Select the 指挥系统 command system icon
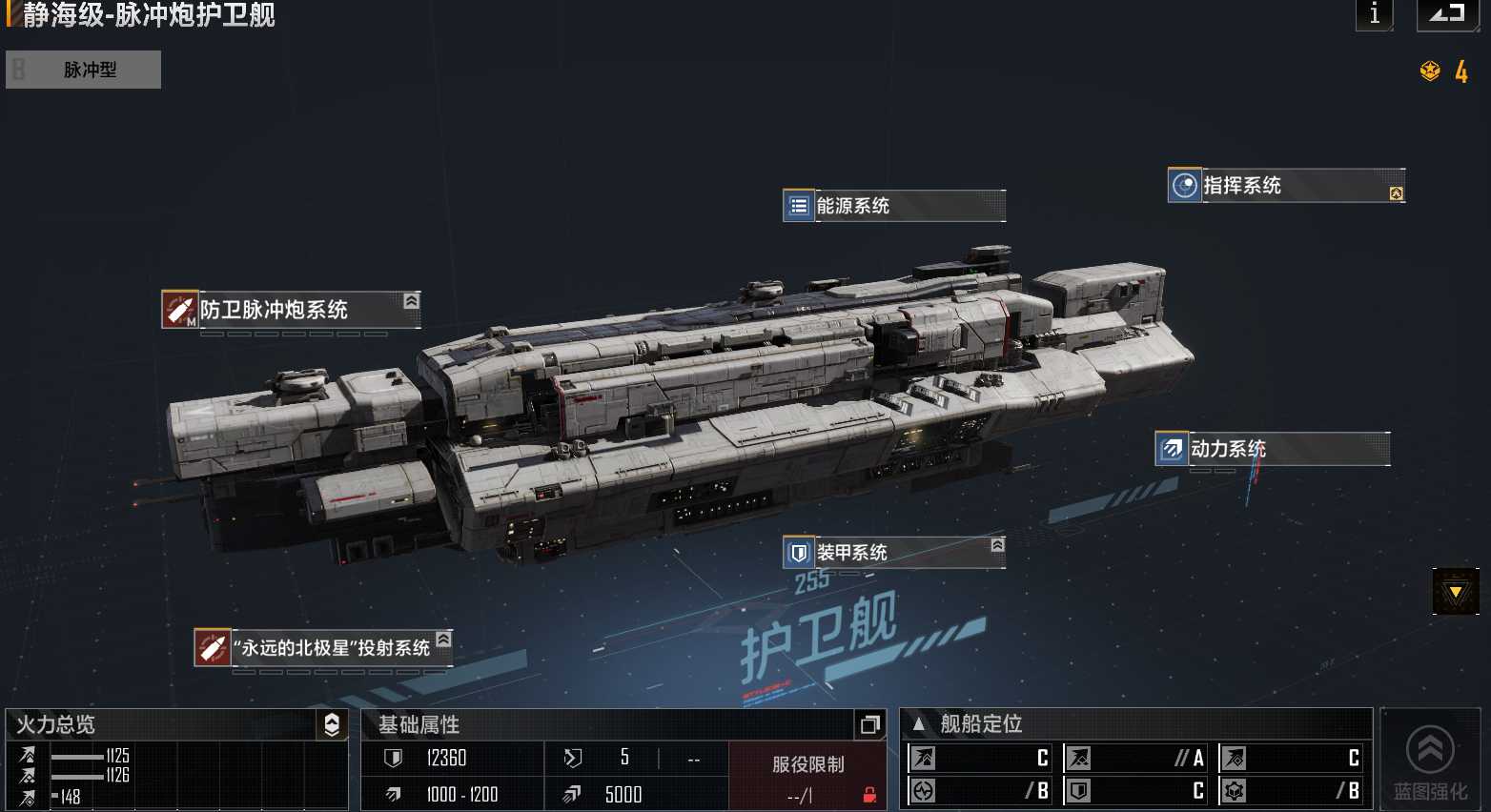 1183,185
